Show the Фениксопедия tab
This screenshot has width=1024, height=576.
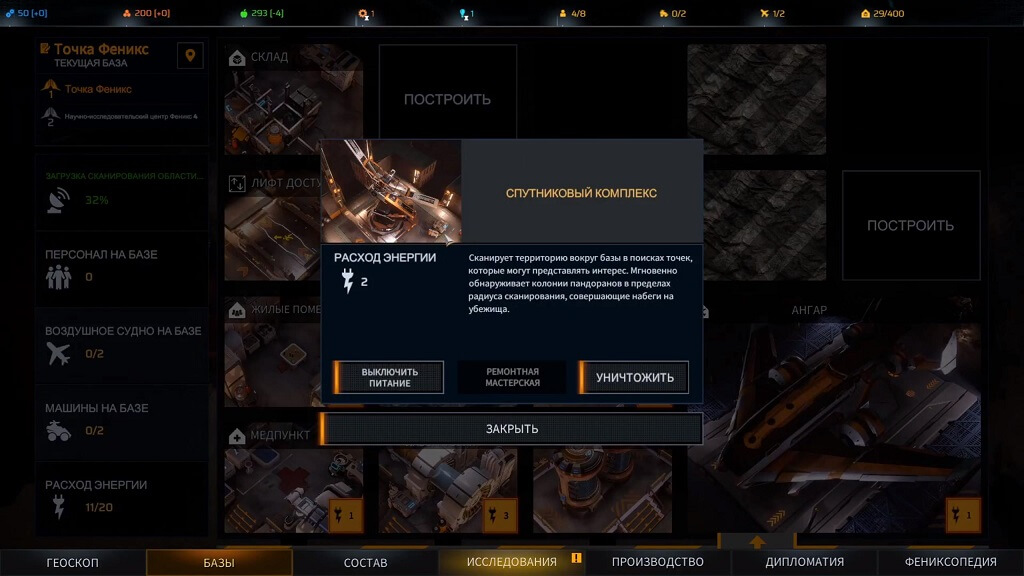[x=950, y=562]
